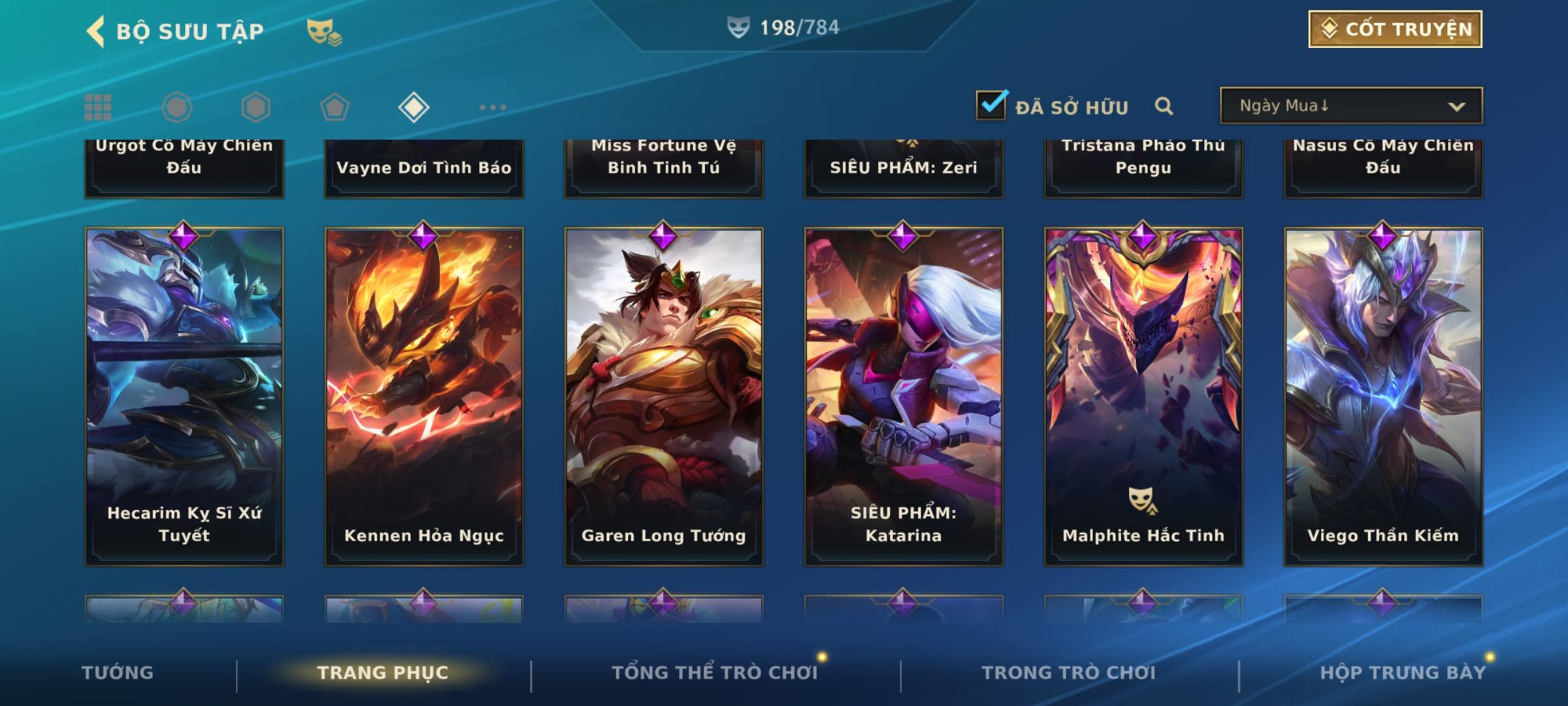Open more filters via three dots
This screenshot has width=1568, height=706.
pyautogui.click(x=493, y=107)
